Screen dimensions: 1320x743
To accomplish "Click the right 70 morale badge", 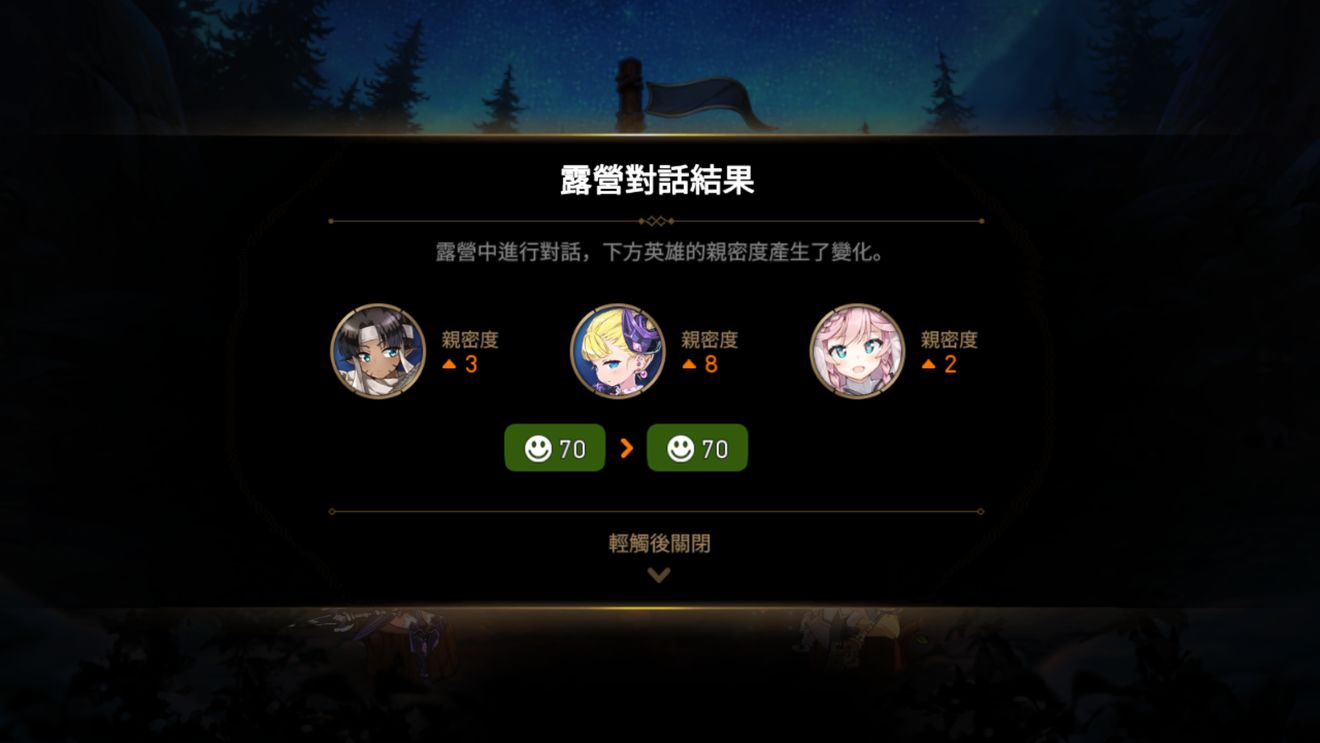I will pyautogui.click(x=698, y=448).
